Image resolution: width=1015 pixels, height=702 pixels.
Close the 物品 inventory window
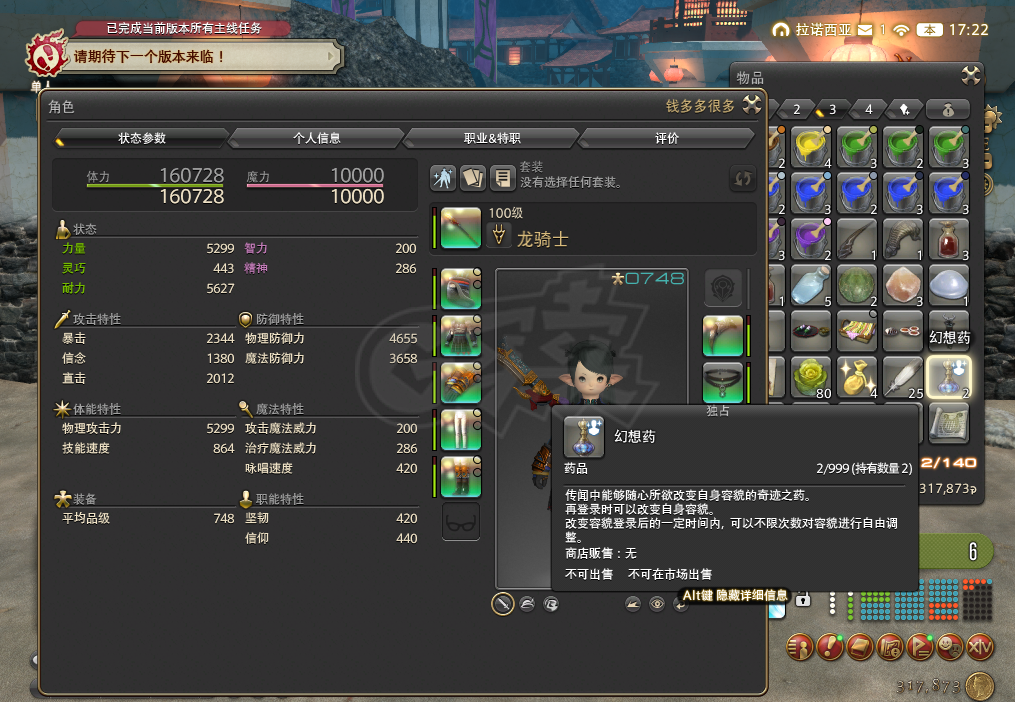pyautogui.click(x=970, y=76)
